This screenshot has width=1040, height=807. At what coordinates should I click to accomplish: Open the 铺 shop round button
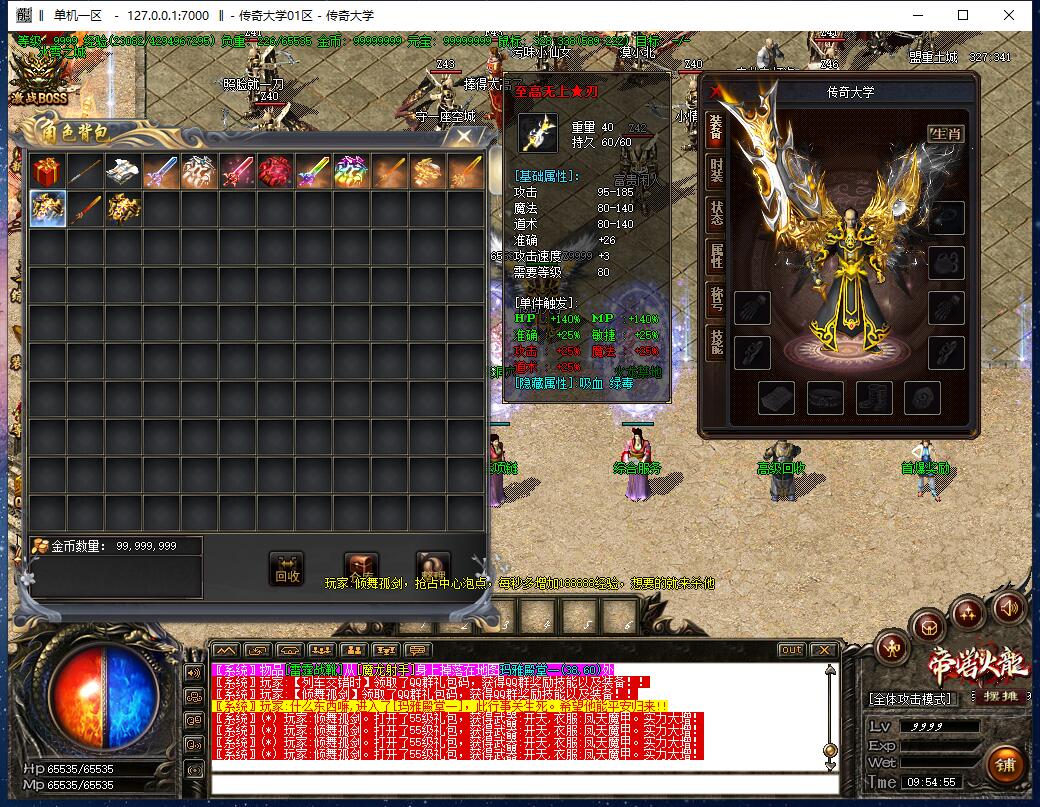coord(1006,765)
